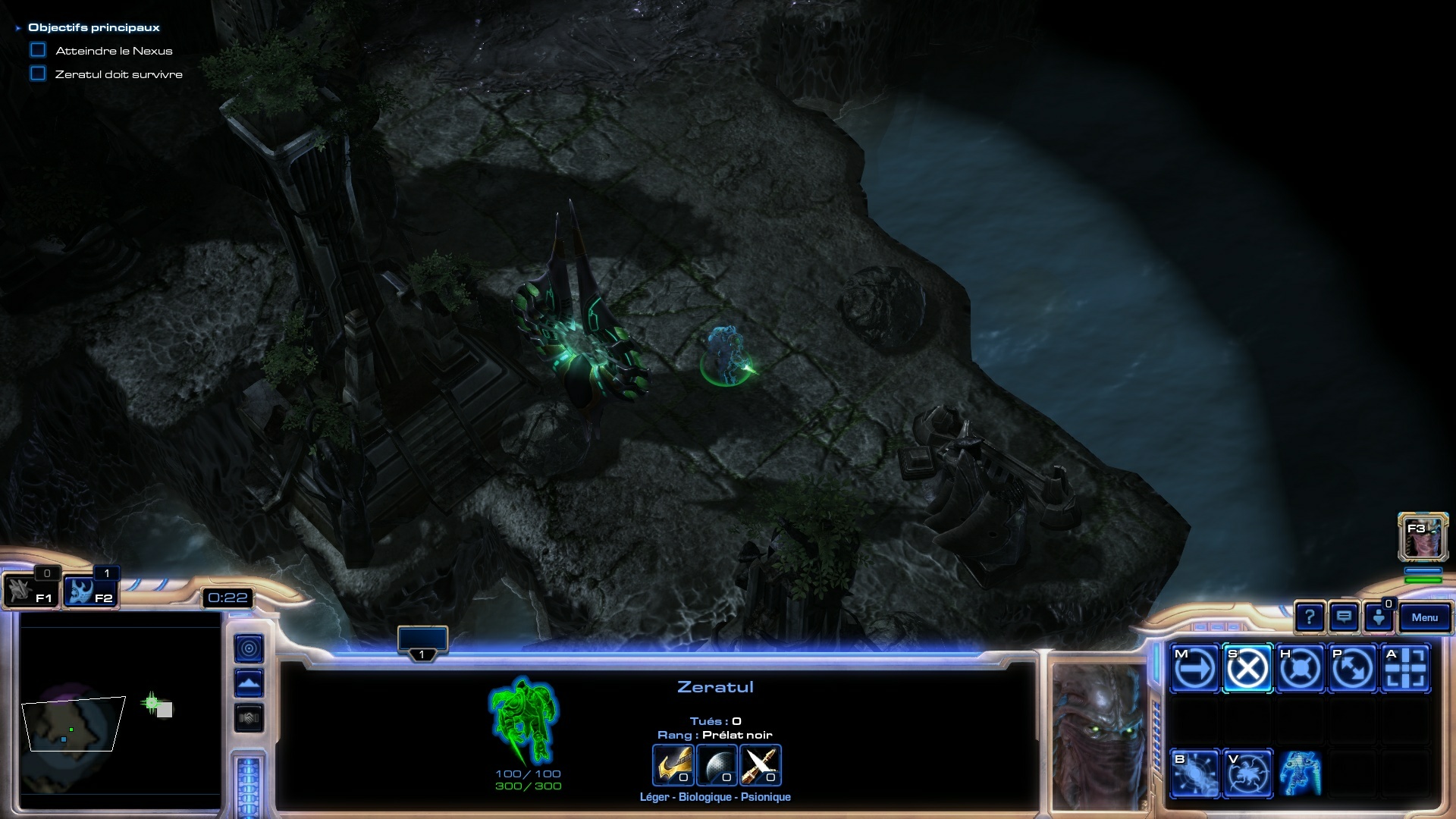Screen dimensions: 1456x819
Task: Select the Zeratul hero F3 portrait
Action: [1423, 537]
